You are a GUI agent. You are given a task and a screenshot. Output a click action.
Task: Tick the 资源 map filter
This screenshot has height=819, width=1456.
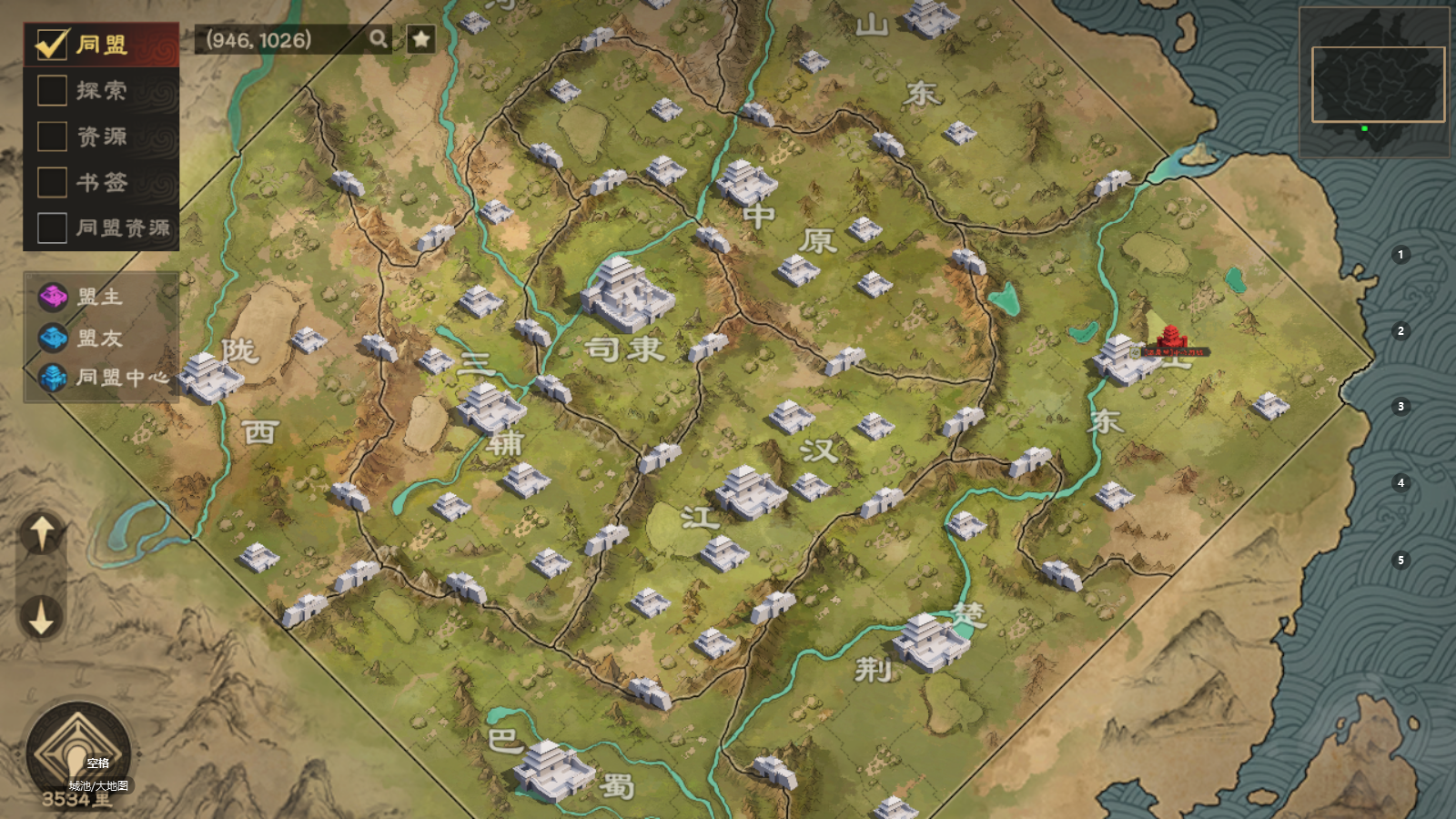pos(52,136)
